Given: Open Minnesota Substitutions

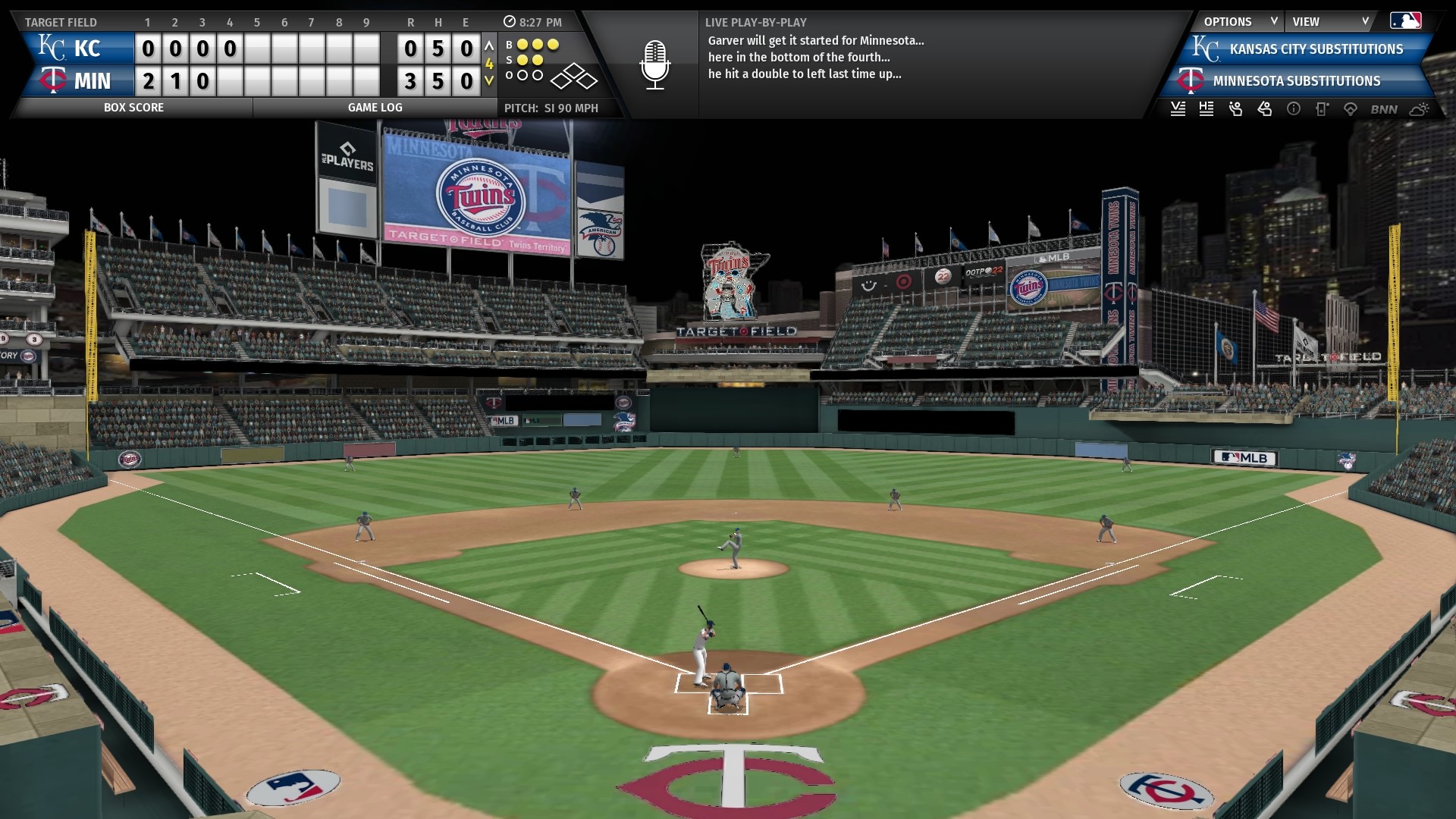Looking at the screenshot, I should [x=1295, y=81].
